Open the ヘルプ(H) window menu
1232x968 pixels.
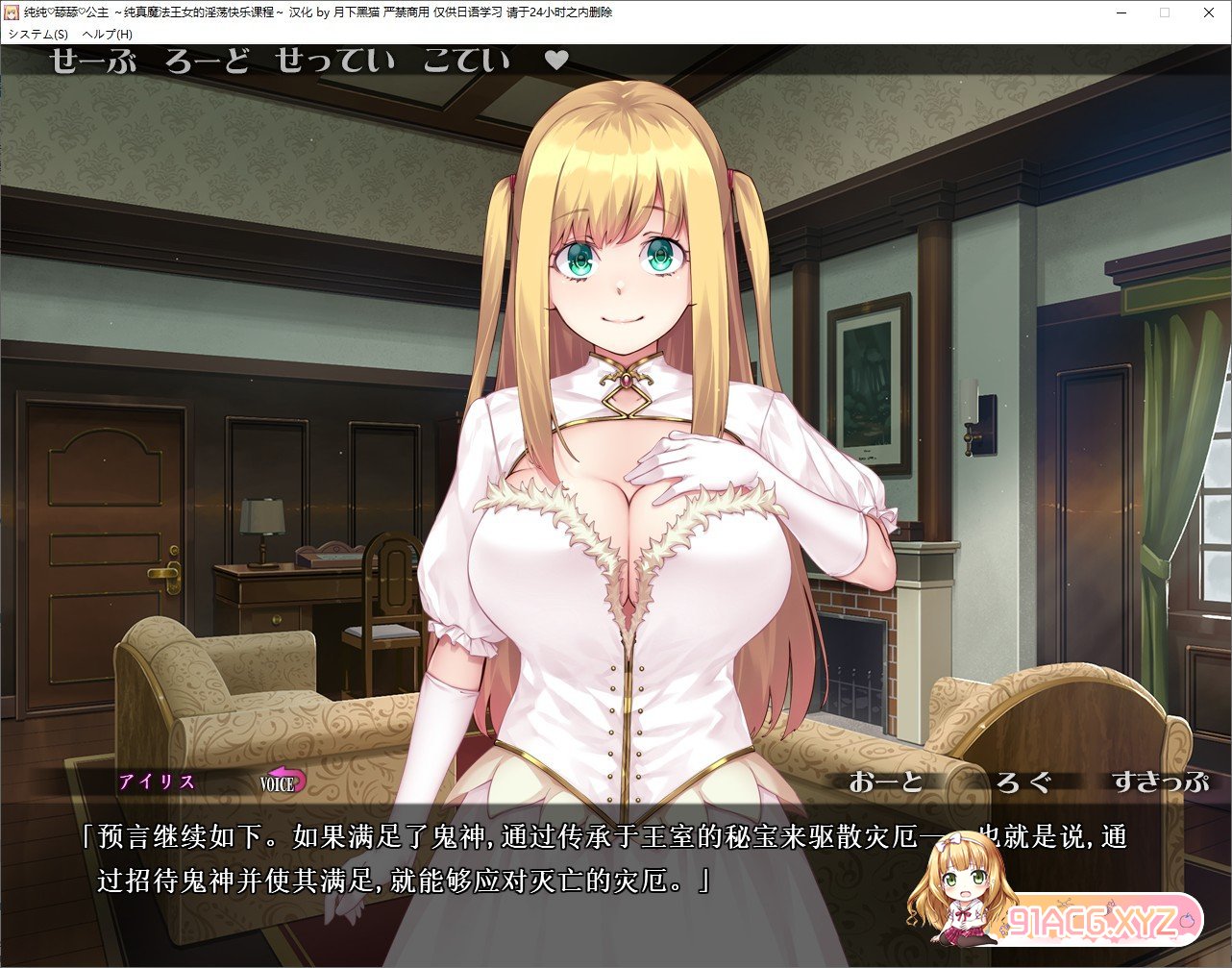coord(108,34)
